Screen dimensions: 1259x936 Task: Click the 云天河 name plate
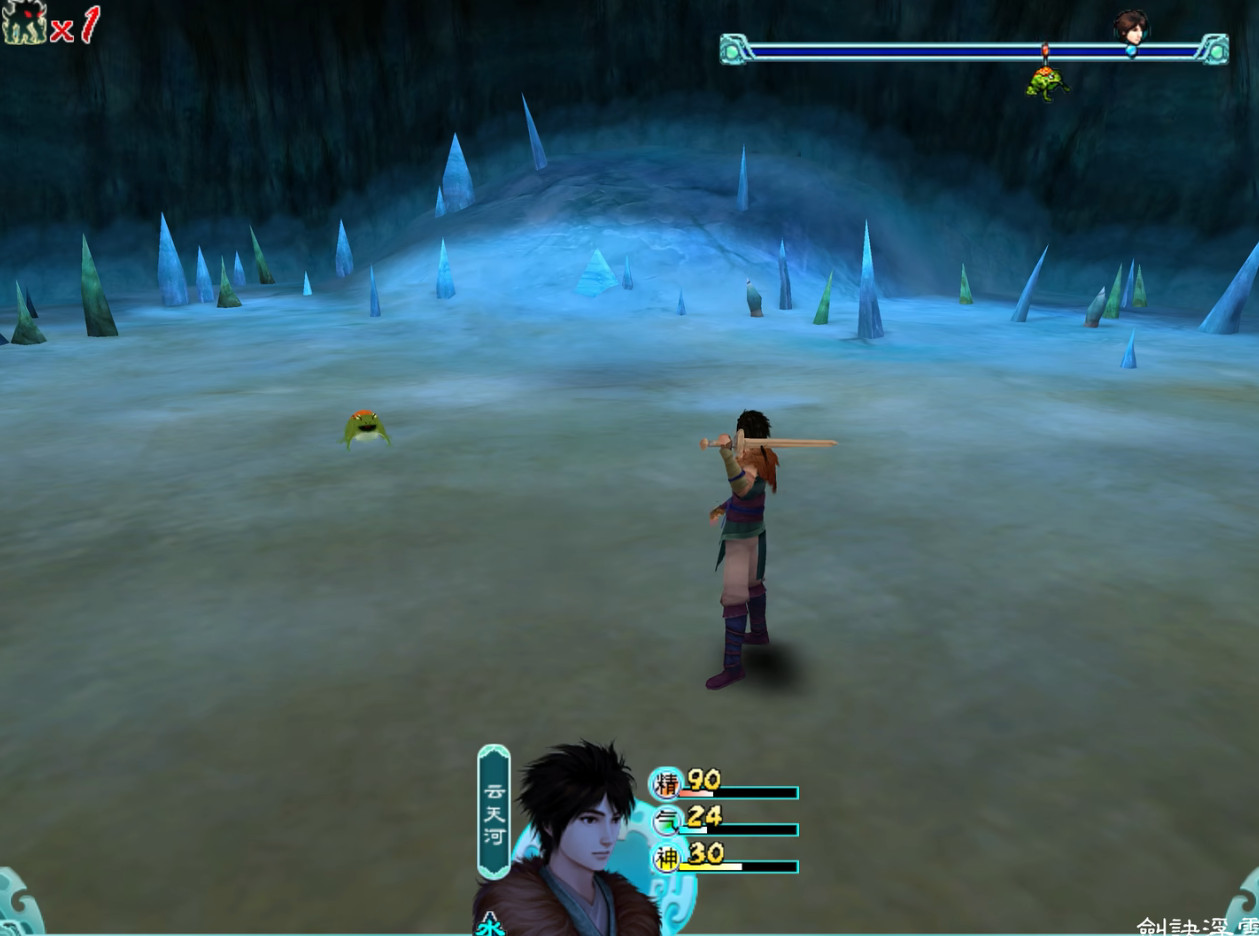pyautogui.click(x=494, y=812)
